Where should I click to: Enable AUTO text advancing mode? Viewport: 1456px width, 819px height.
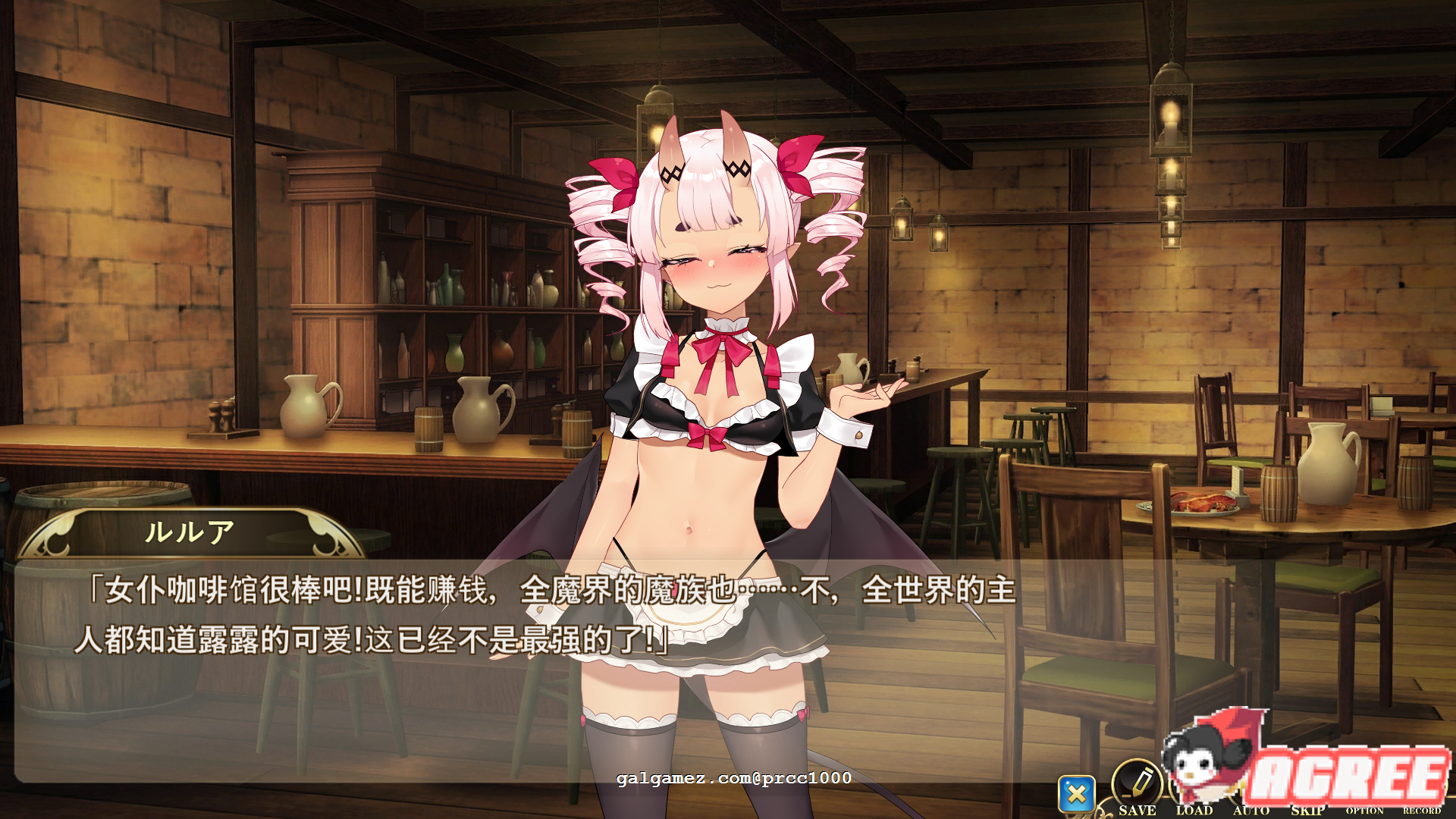[1251, 809]
